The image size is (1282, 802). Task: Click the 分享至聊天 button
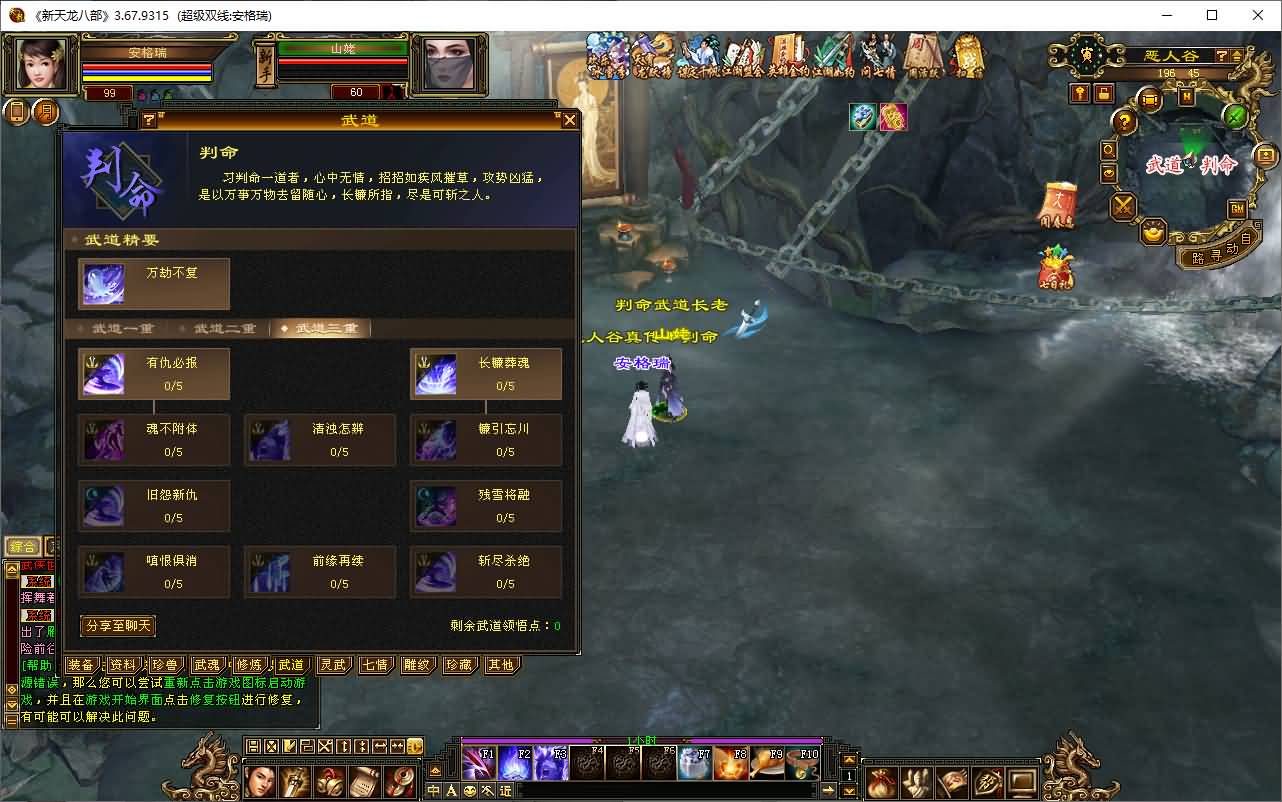tap(117, 625)
